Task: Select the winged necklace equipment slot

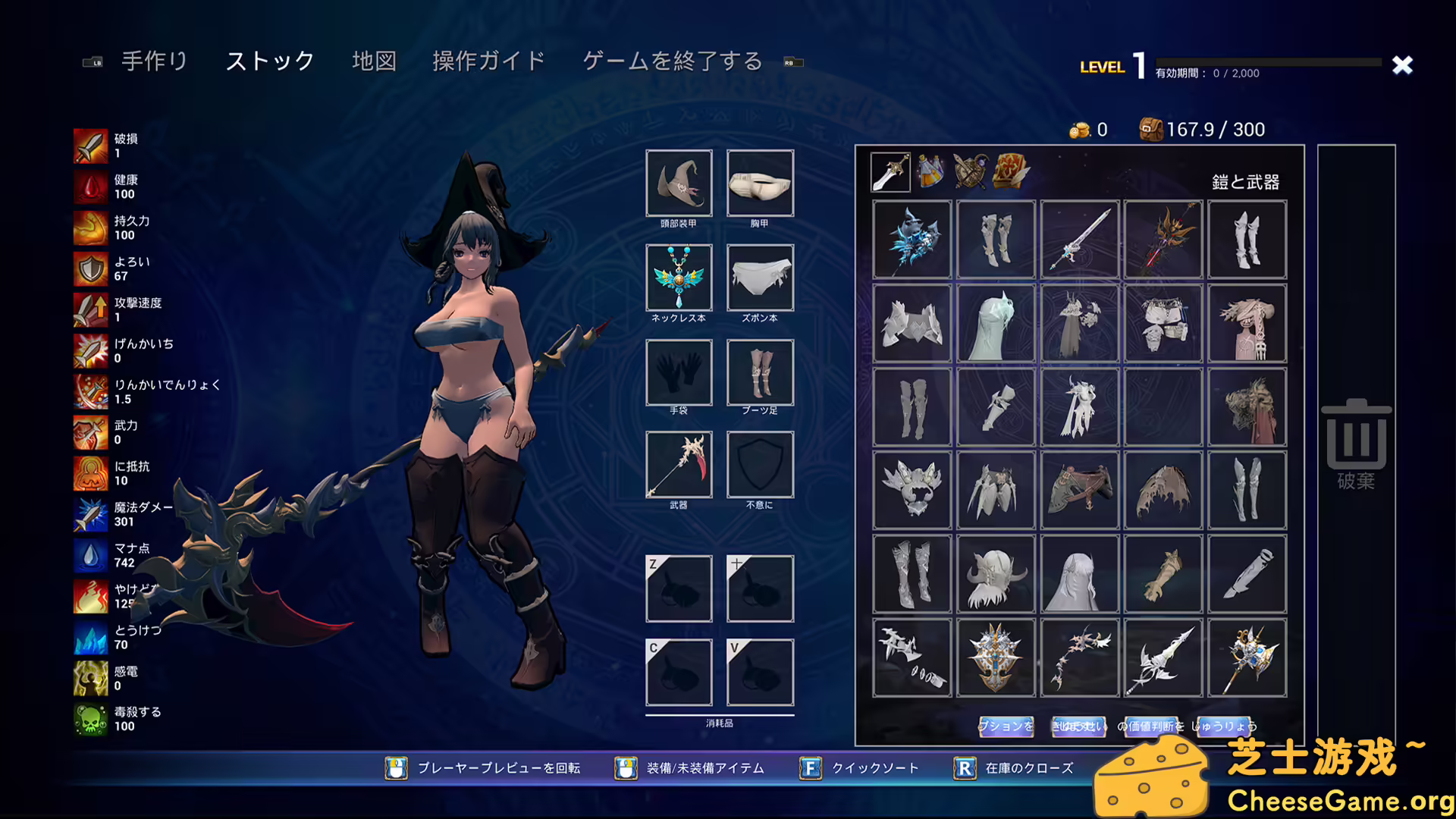Action: (x=679, y=278)
